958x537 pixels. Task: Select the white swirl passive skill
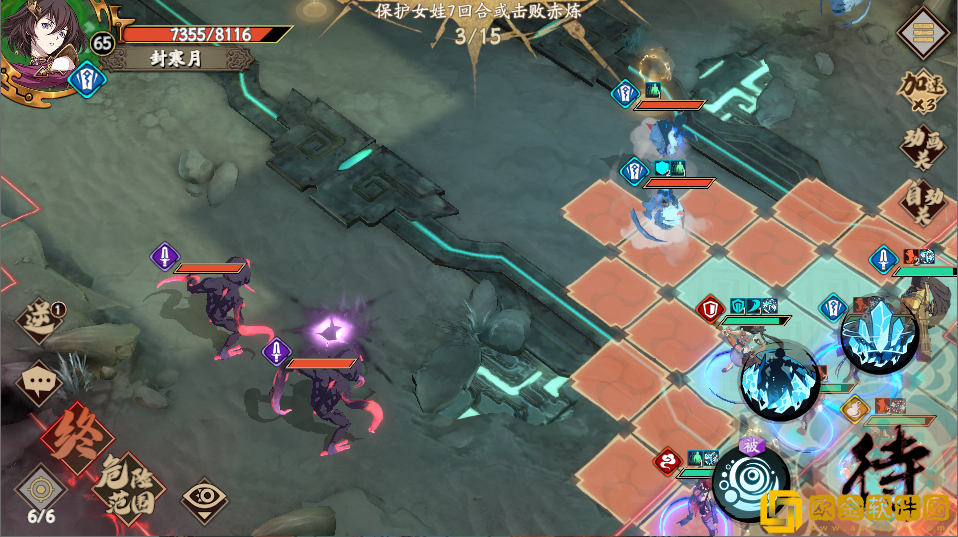[750, 483]
